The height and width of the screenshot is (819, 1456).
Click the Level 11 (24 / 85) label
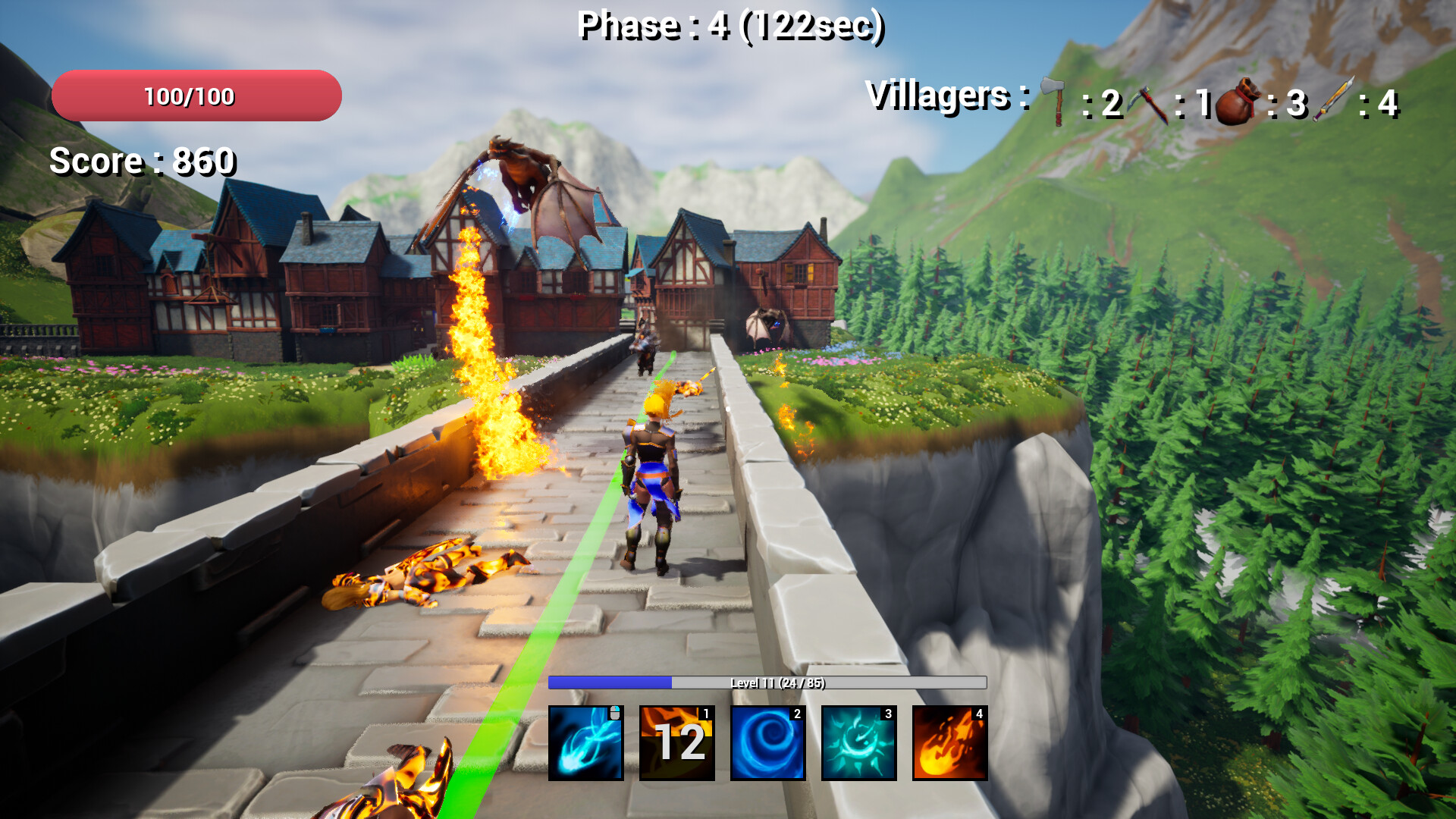779,682
